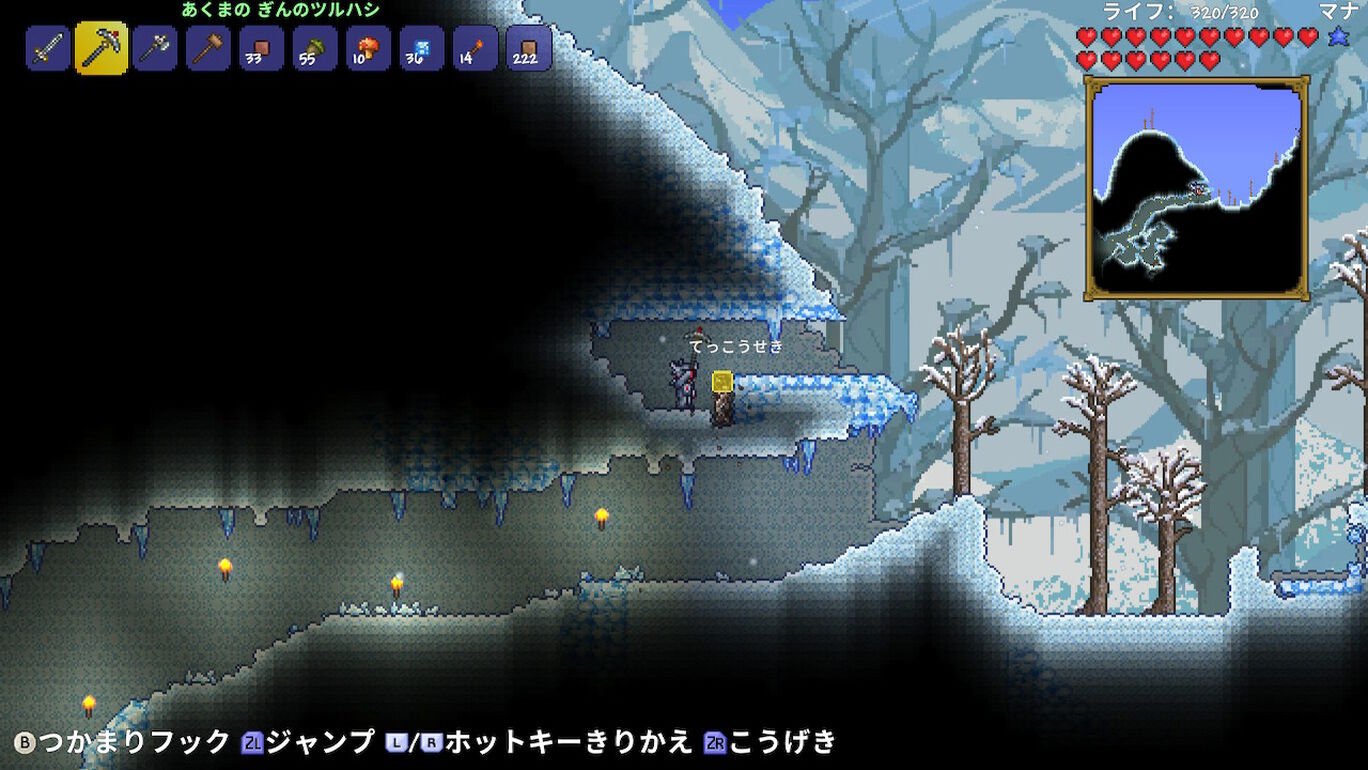
Task: Open the minimap in the top right corner
Action: click(x=1196, y=182)
